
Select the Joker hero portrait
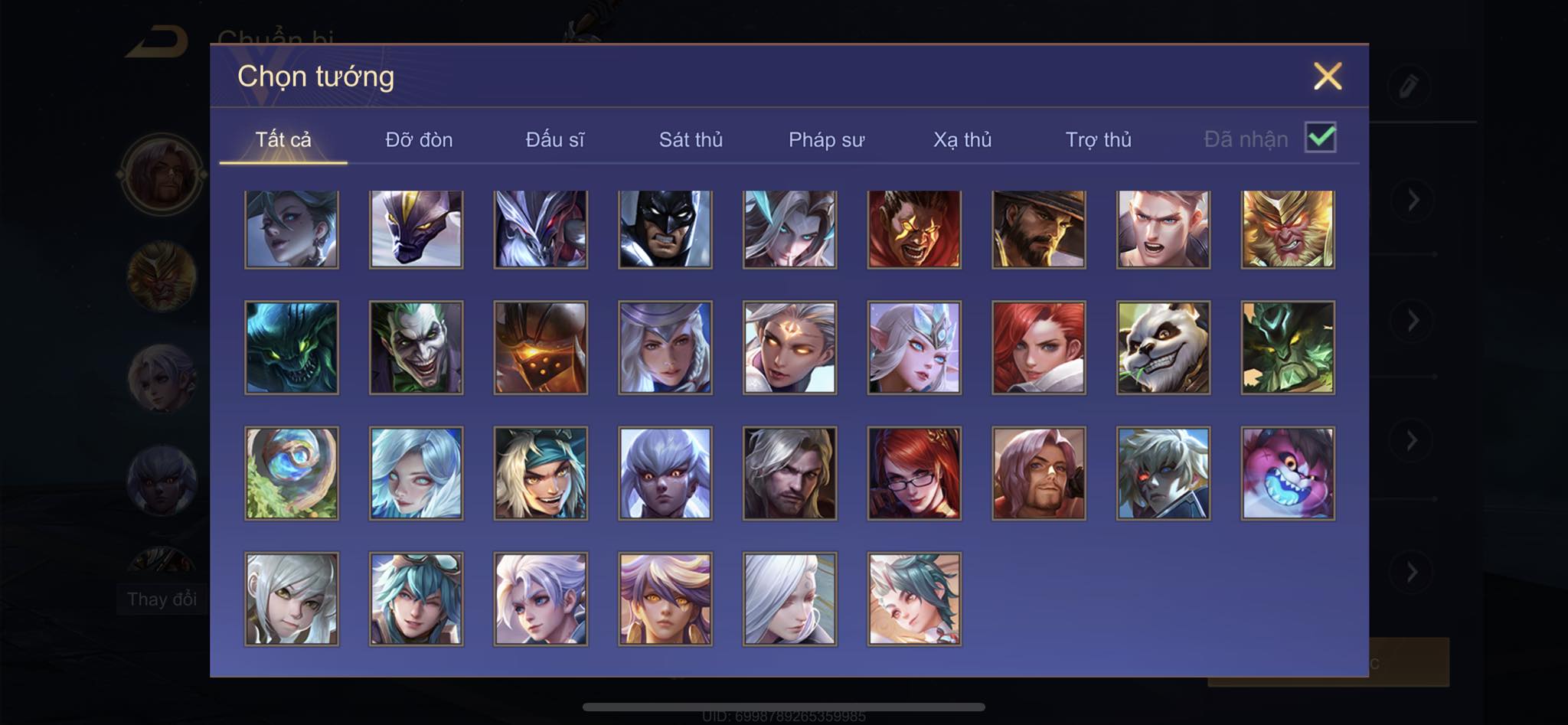[x=416, y=348]
